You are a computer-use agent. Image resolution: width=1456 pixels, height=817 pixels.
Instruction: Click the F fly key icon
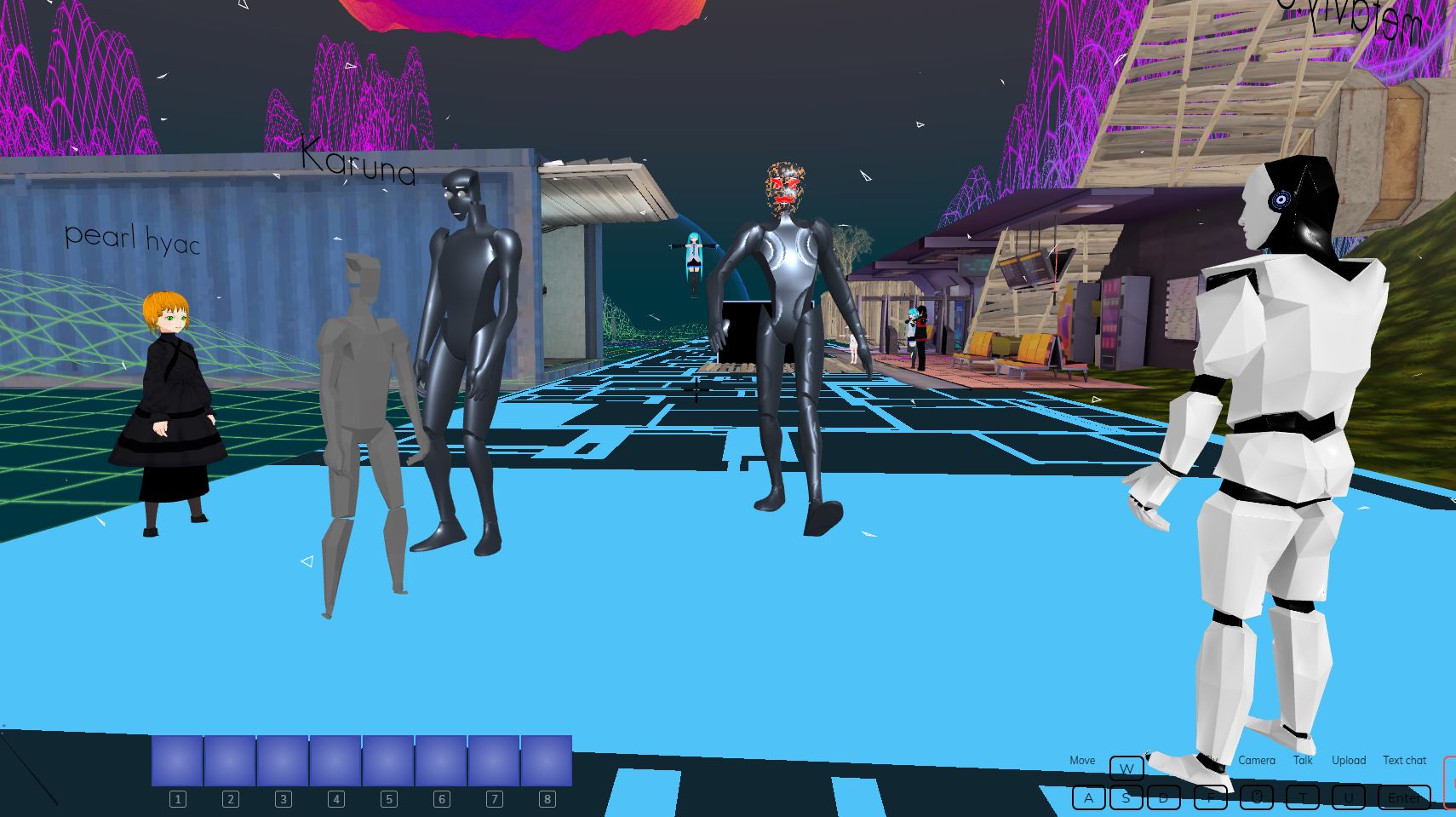click(x=1211, y=797)
